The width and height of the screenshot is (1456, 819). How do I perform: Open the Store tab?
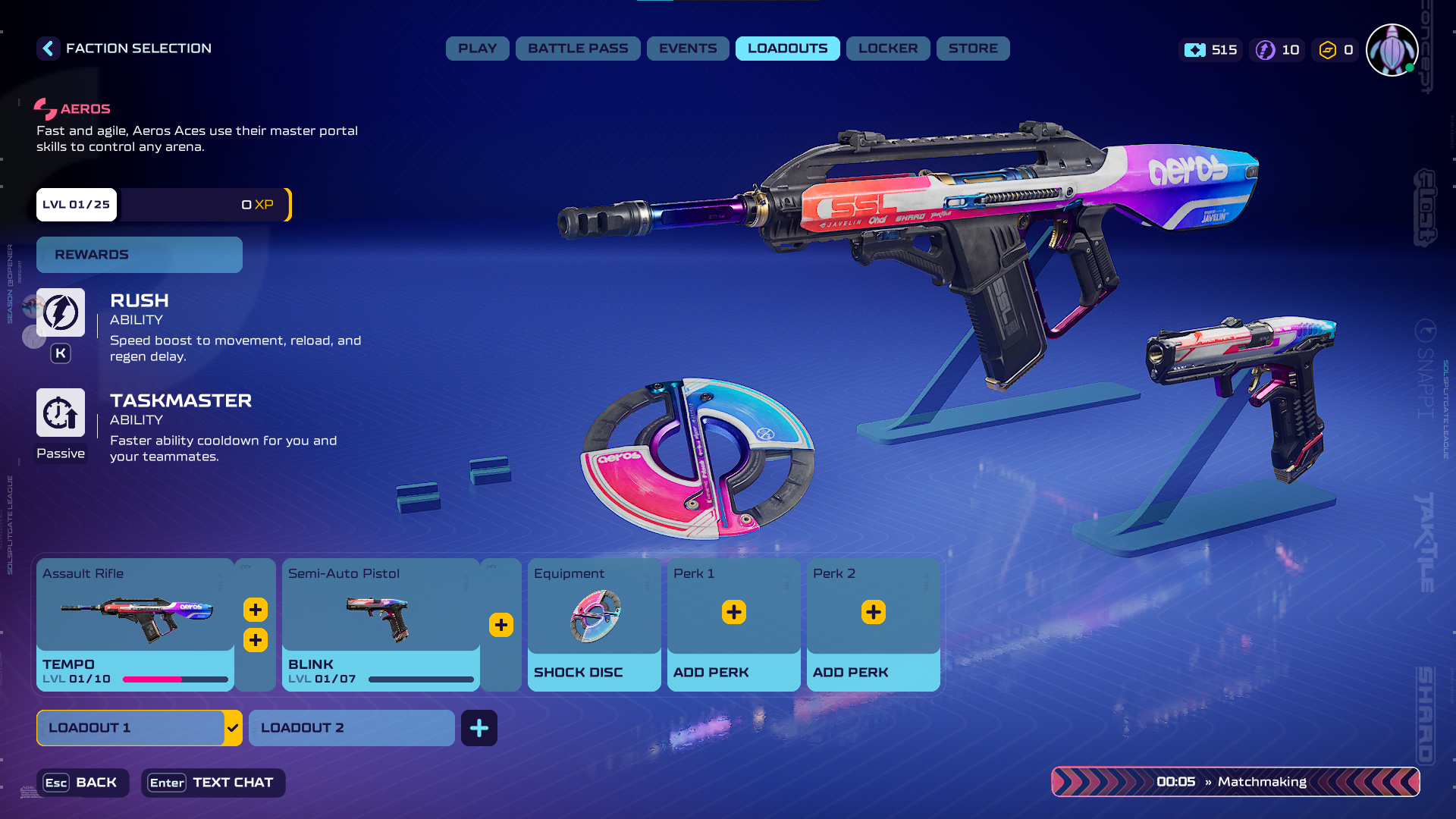click(x=973, y=49)
